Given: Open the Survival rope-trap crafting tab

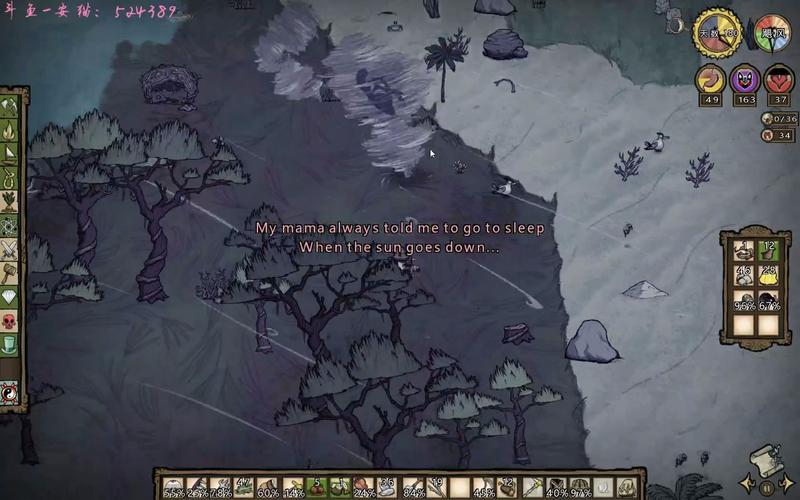Looking at the screenshot, I should point(10,178).
